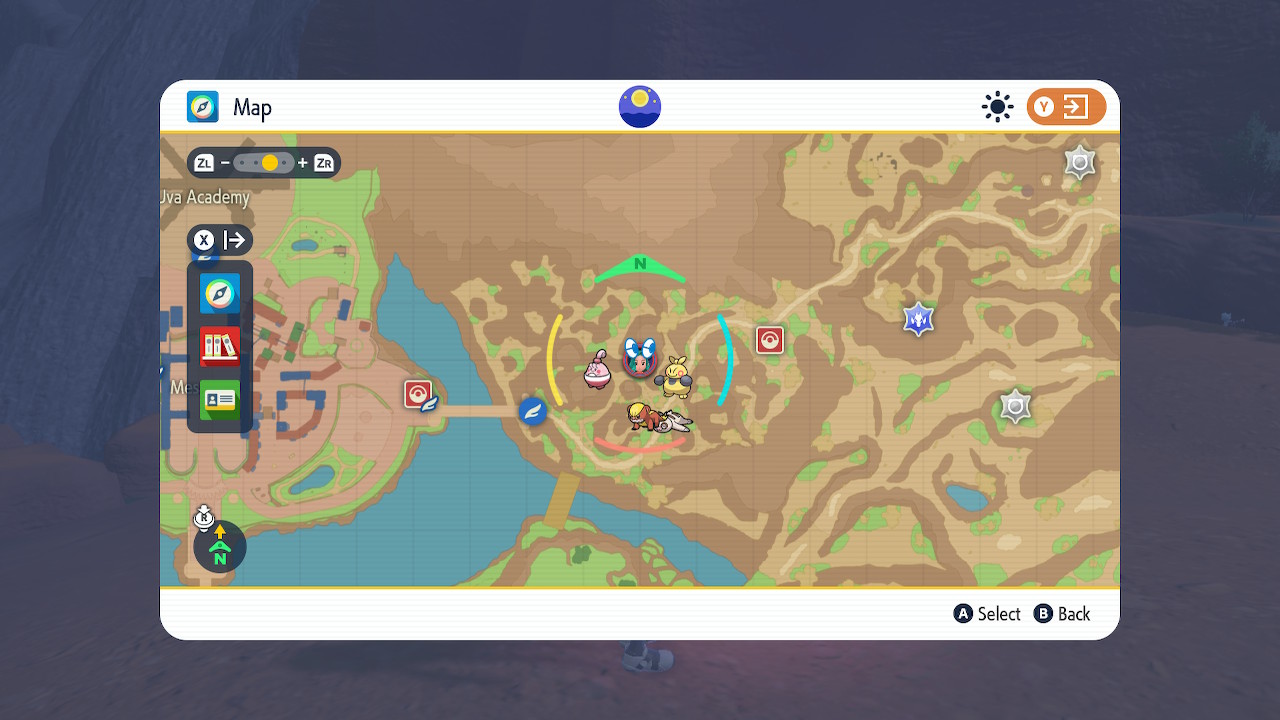
Task: Select the yellow Makuhita icon on map
Action: (675, 376)
